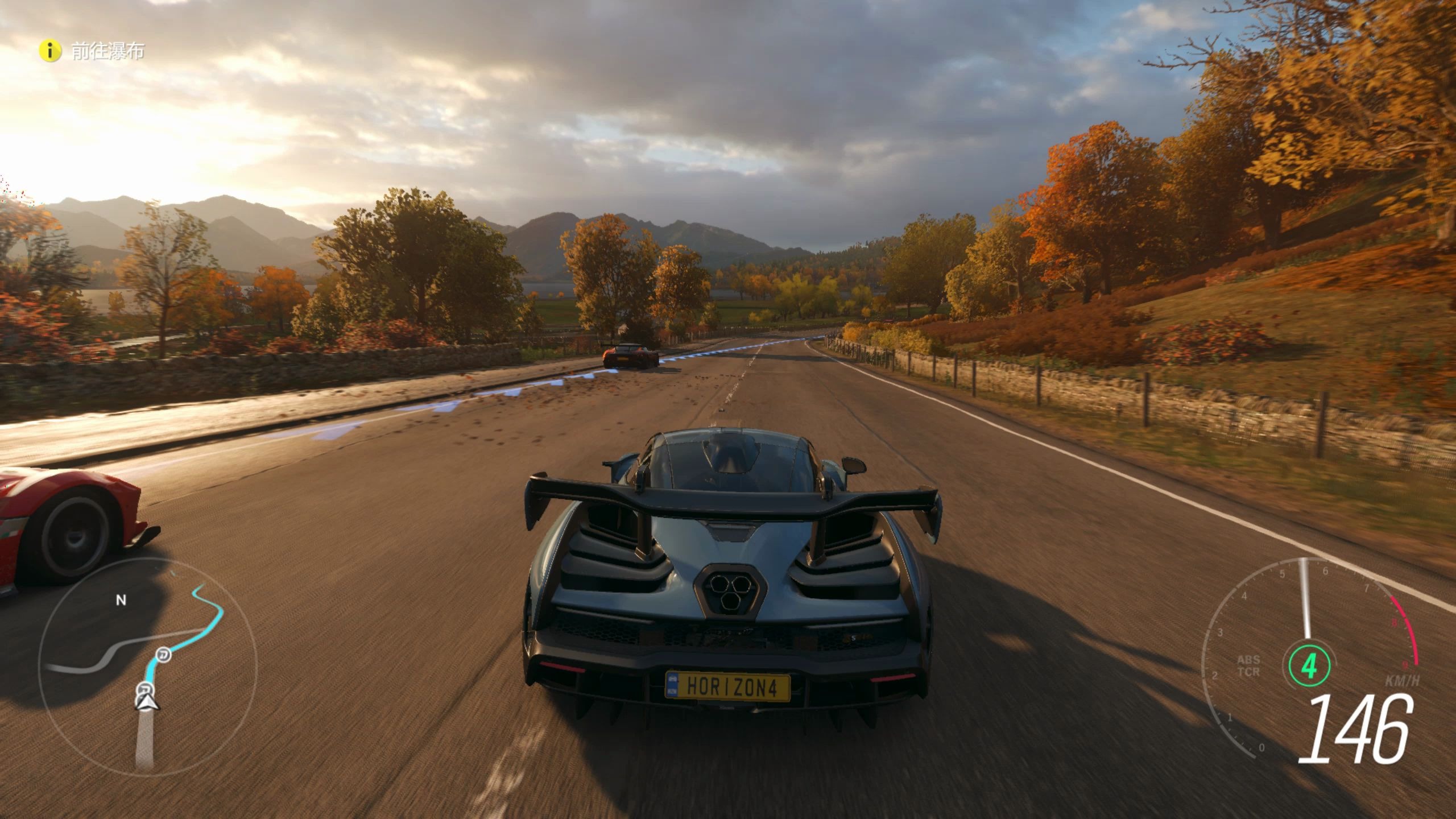This screenshot has width=1456, height=819.
Task: Select the 前往瀑布 objective text
Action: (108, 51)
